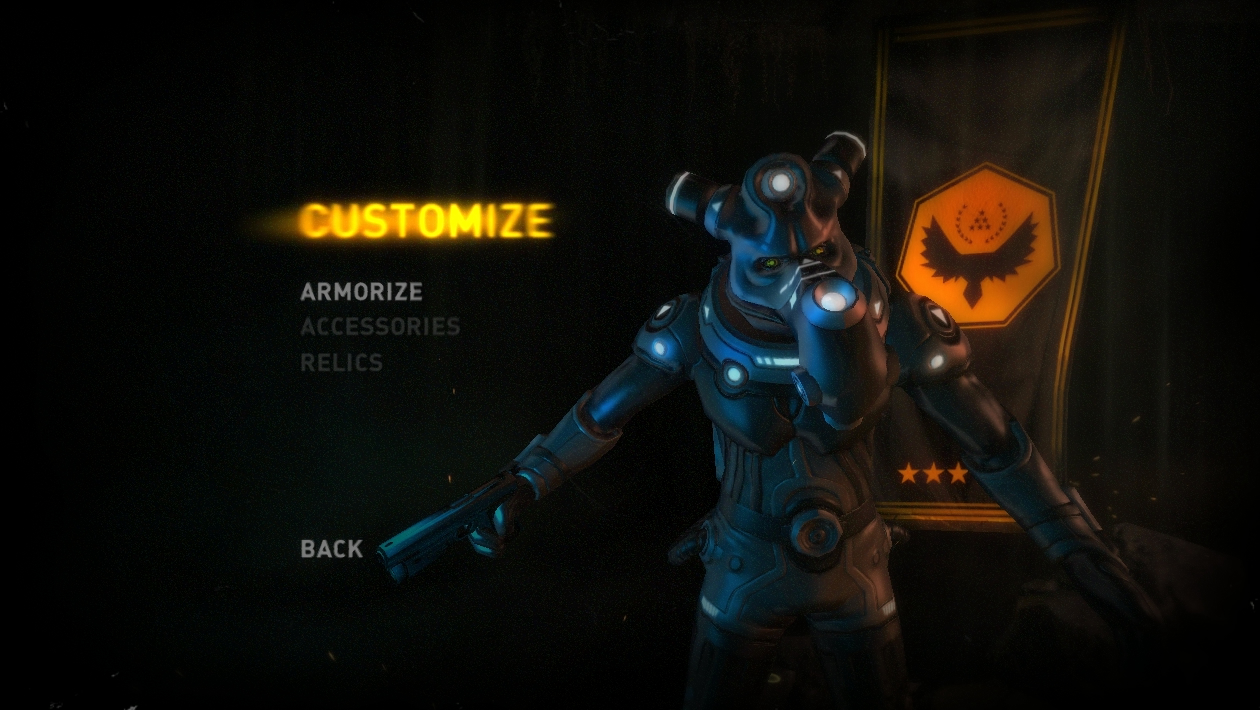The height and width of the screenshot is (710, 1260).
Task: Open the Armorize menu option
Action: tap(361, 292)
